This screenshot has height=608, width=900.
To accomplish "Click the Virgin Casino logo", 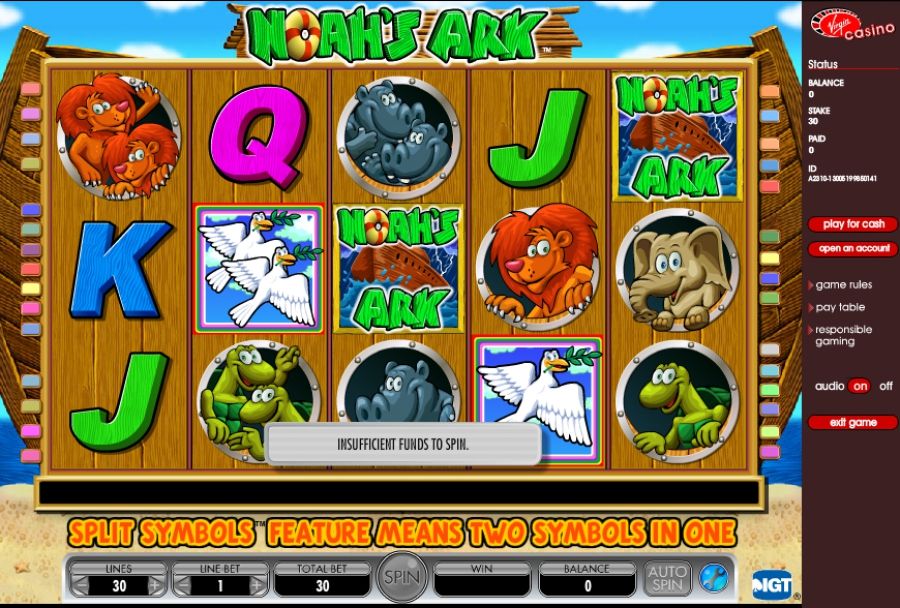I will tap(851, 26).
